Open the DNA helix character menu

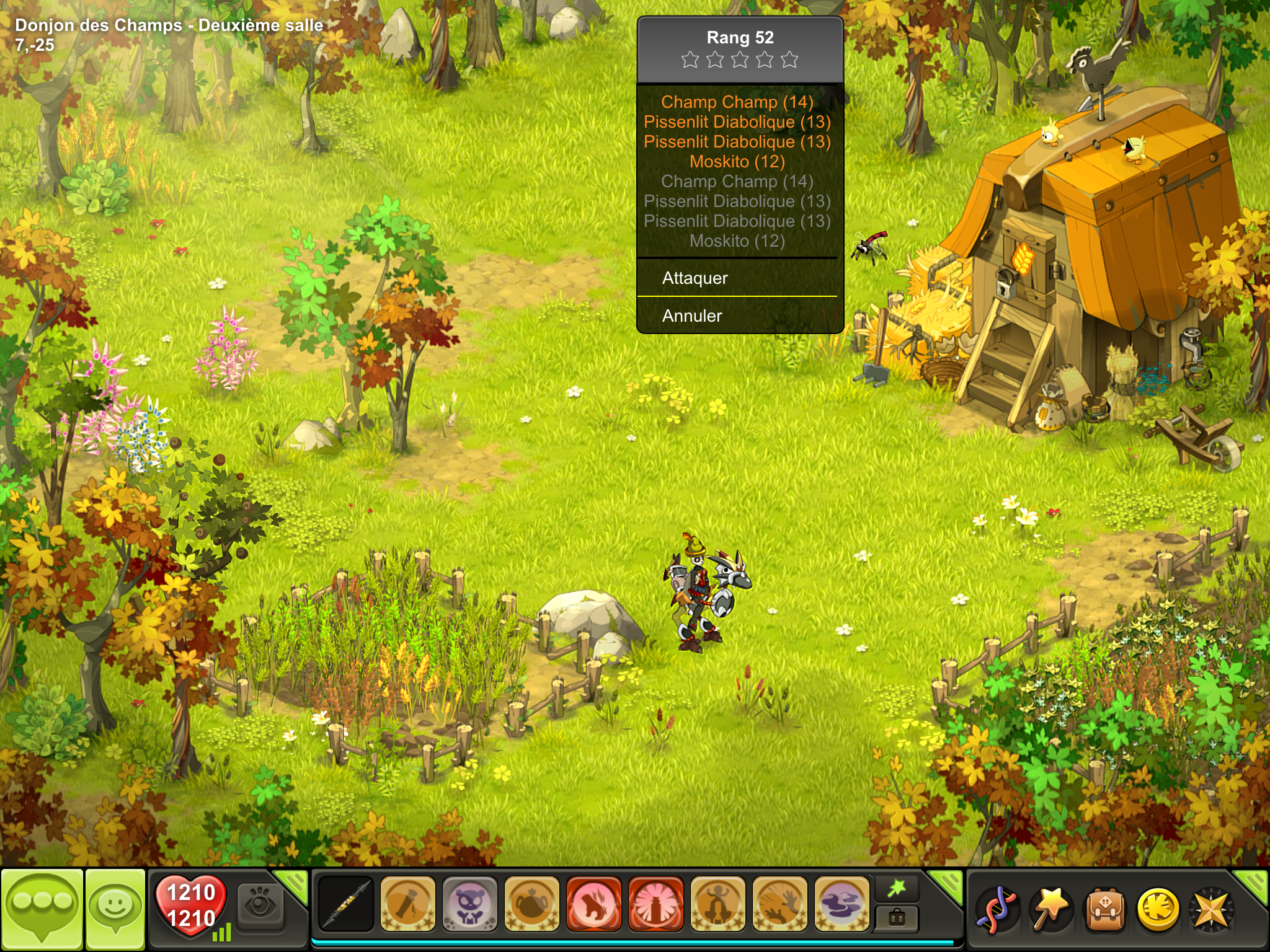996,909
